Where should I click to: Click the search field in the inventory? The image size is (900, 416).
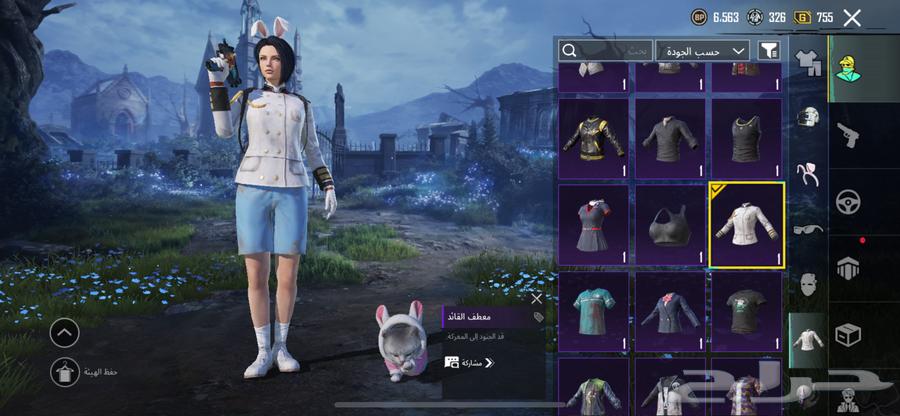click(605, 50)
